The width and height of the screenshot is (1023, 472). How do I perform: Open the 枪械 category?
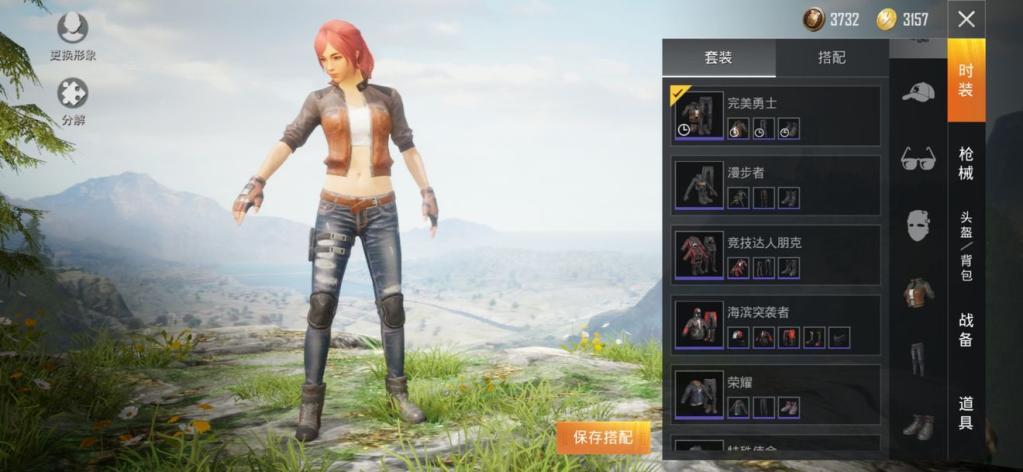tap(966, 163)
